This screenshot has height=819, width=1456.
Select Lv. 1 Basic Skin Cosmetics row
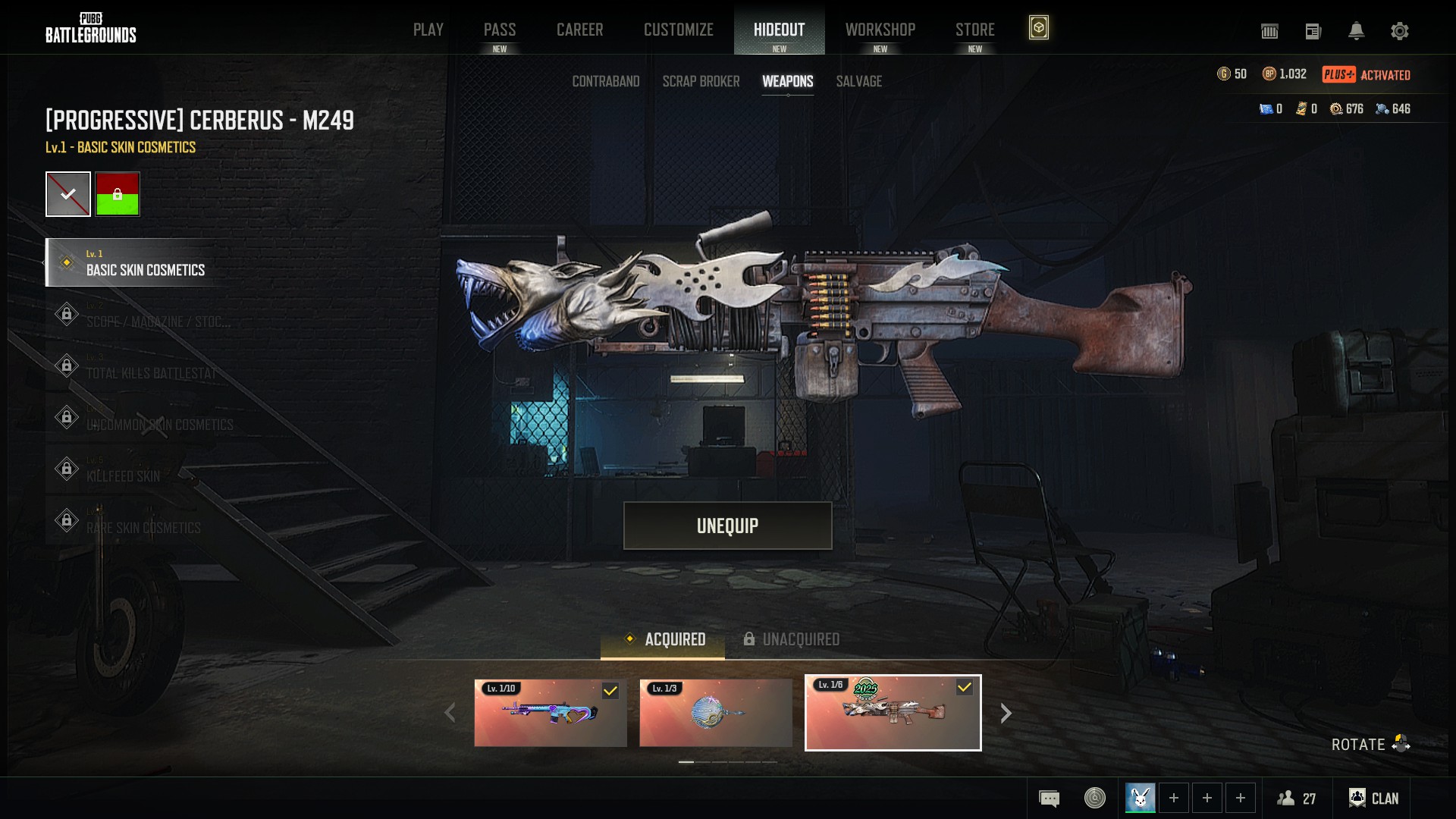[x=144, y=262]
